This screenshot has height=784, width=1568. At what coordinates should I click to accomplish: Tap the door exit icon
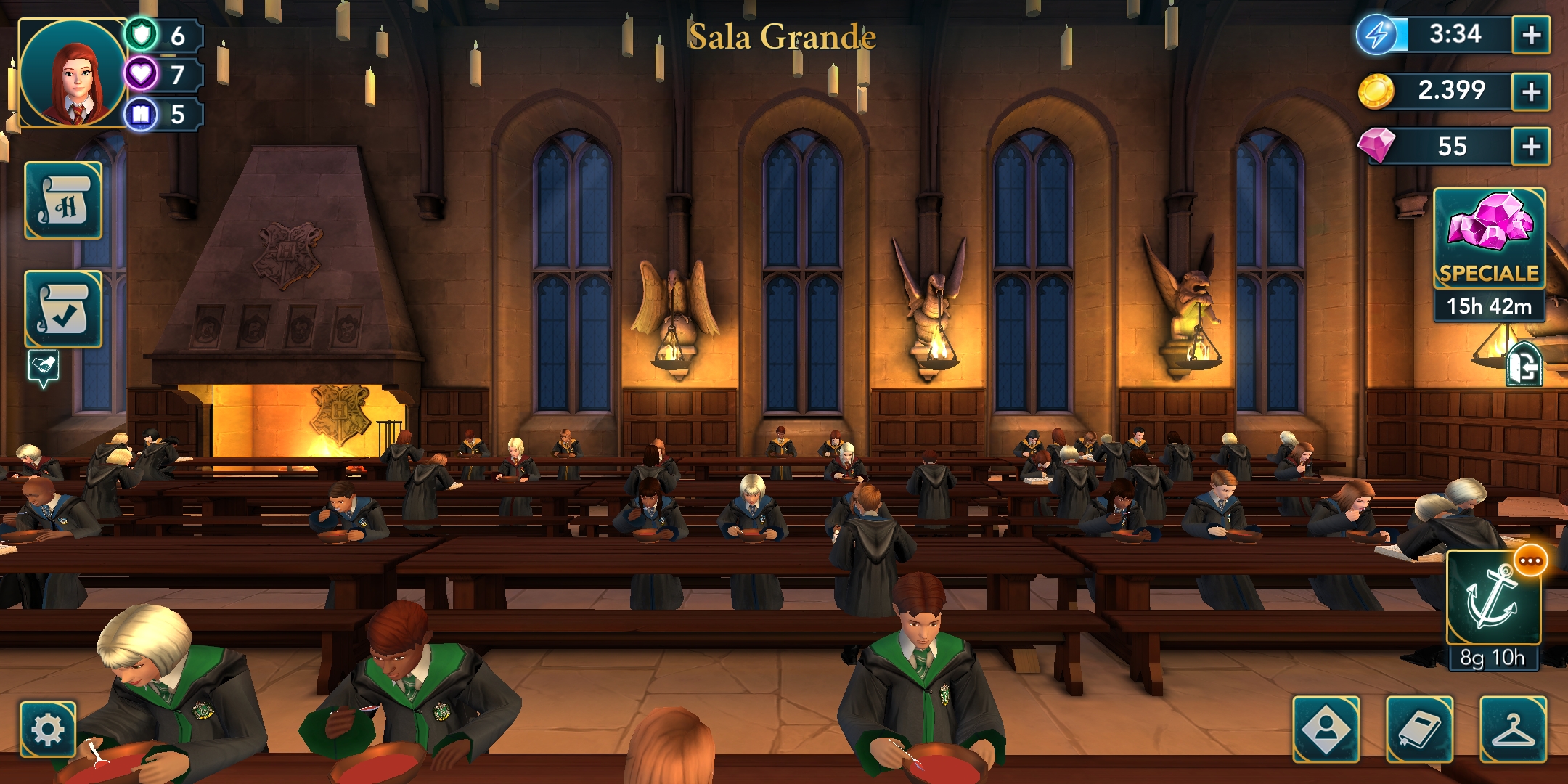[x=1524, y=365]
